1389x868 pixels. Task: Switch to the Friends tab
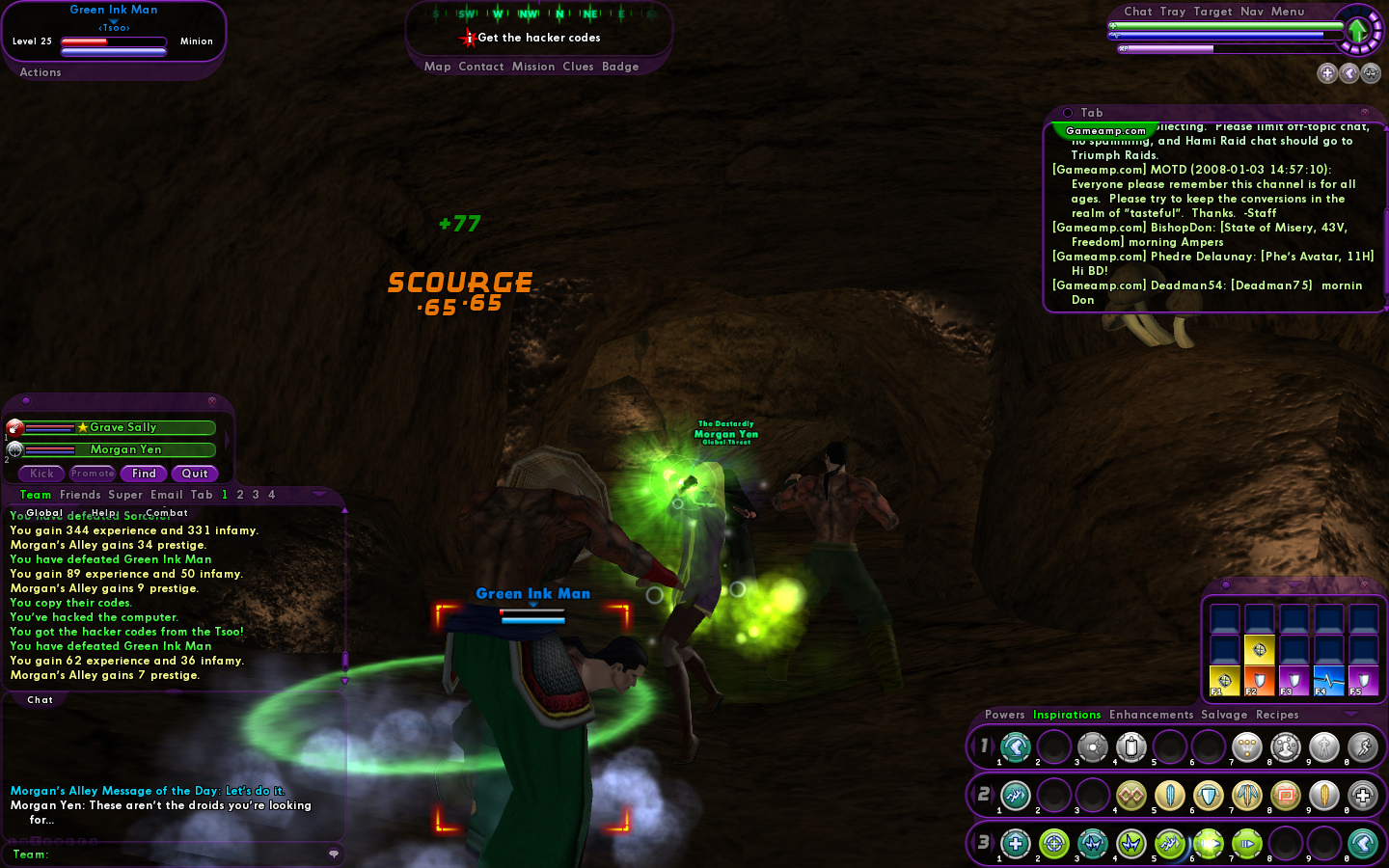80,495
